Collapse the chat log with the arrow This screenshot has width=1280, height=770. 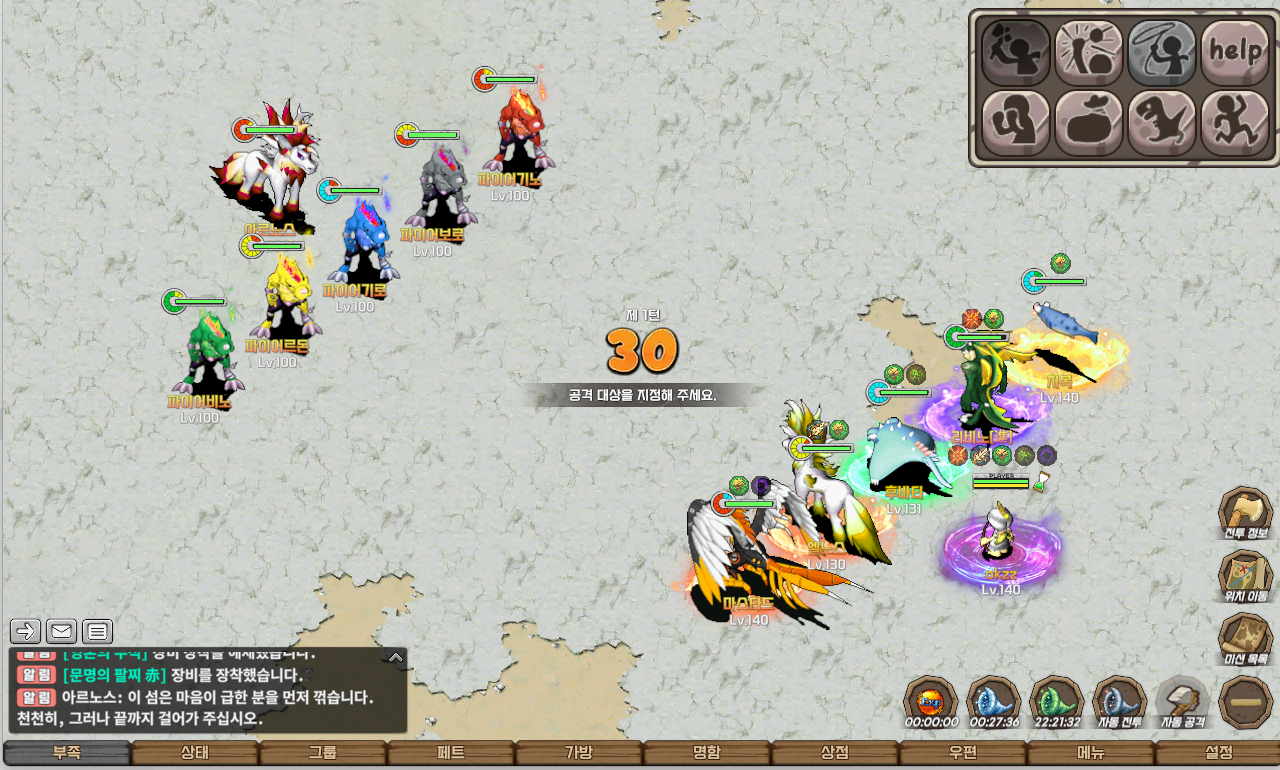396,657
